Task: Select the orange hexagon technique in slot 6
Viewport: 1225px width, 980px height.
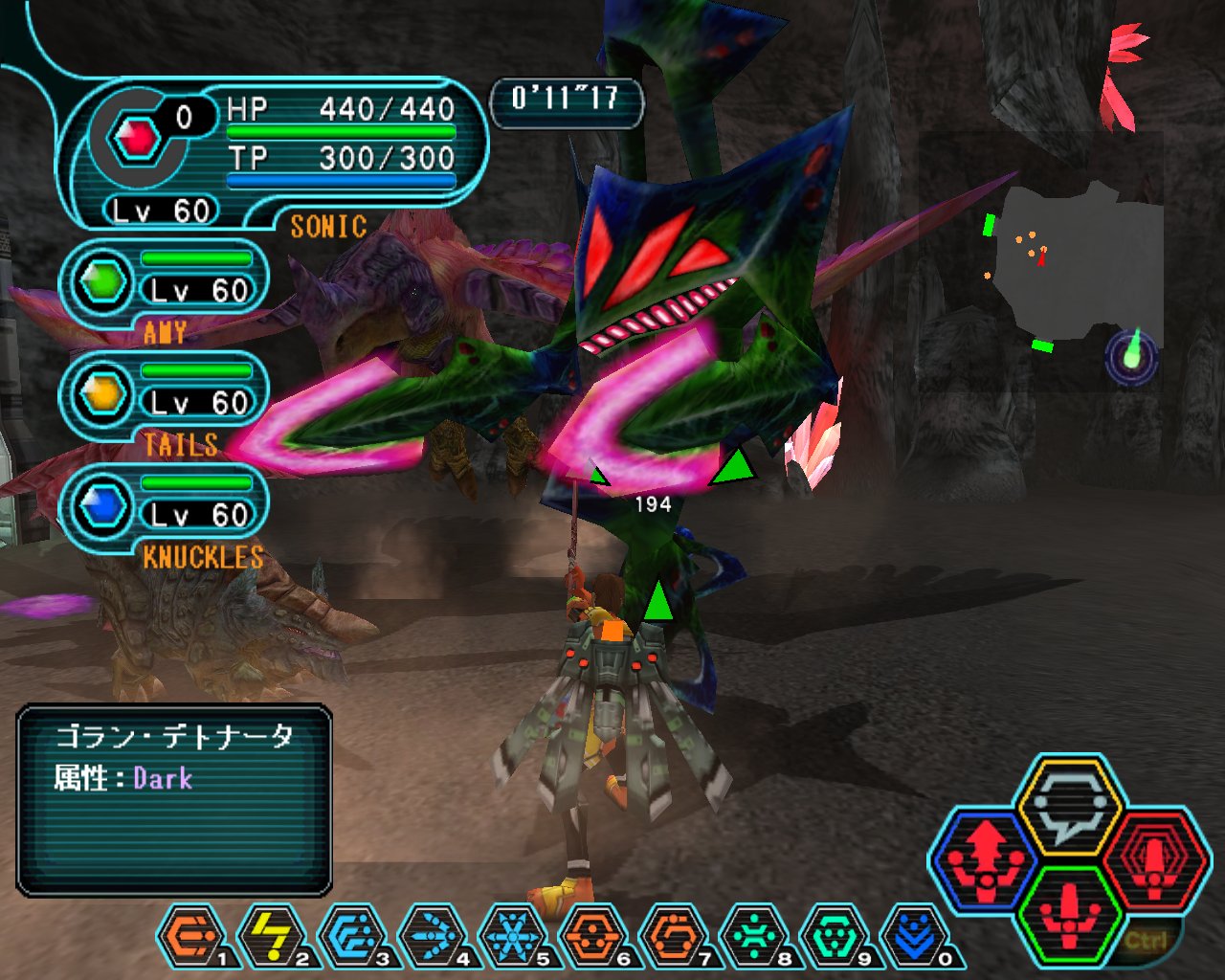Action: pyautogui.click(x=591, y=936)
